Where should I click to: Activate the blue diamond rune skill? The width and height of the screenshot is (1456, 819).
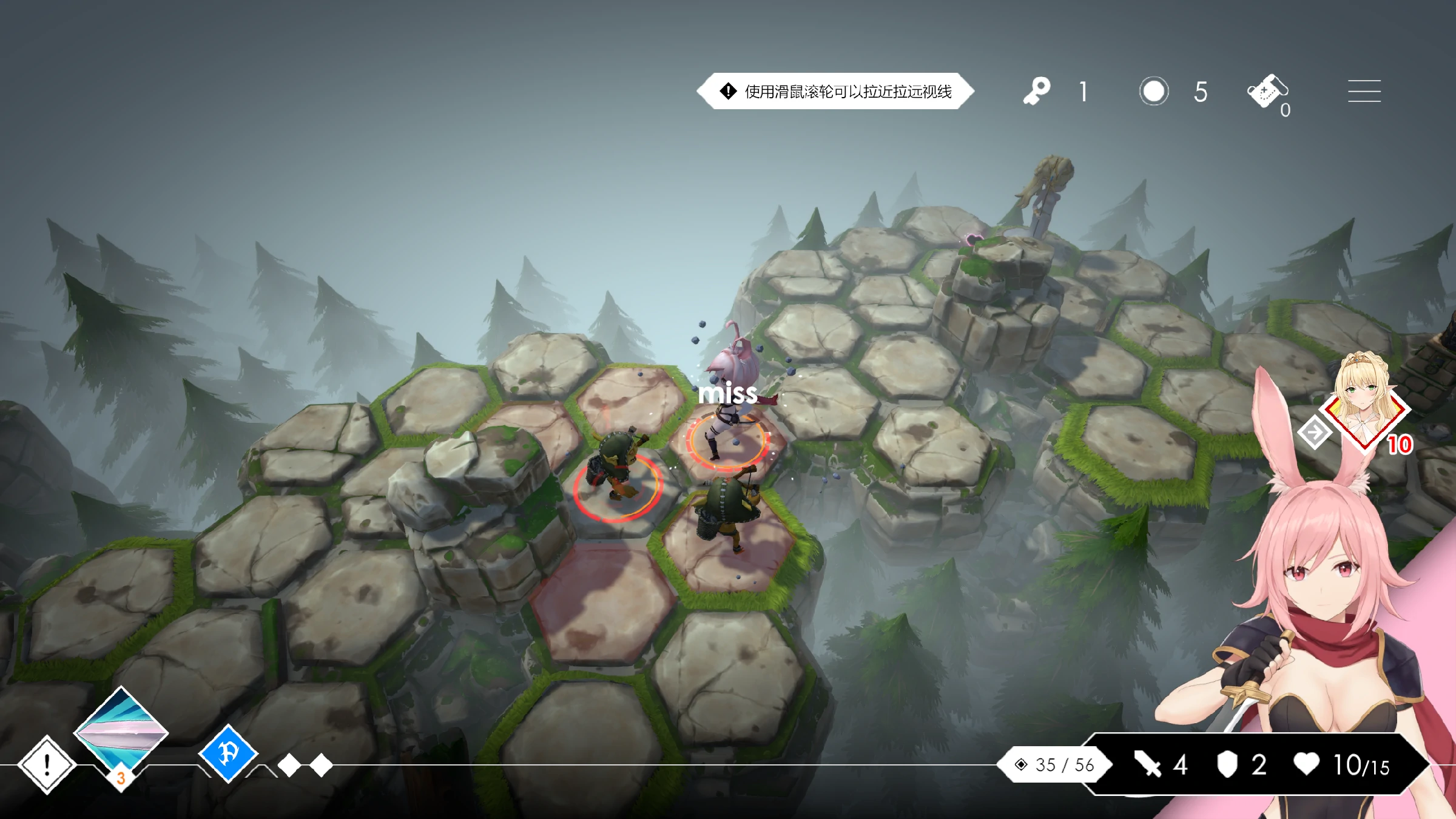tap(229, 753)
